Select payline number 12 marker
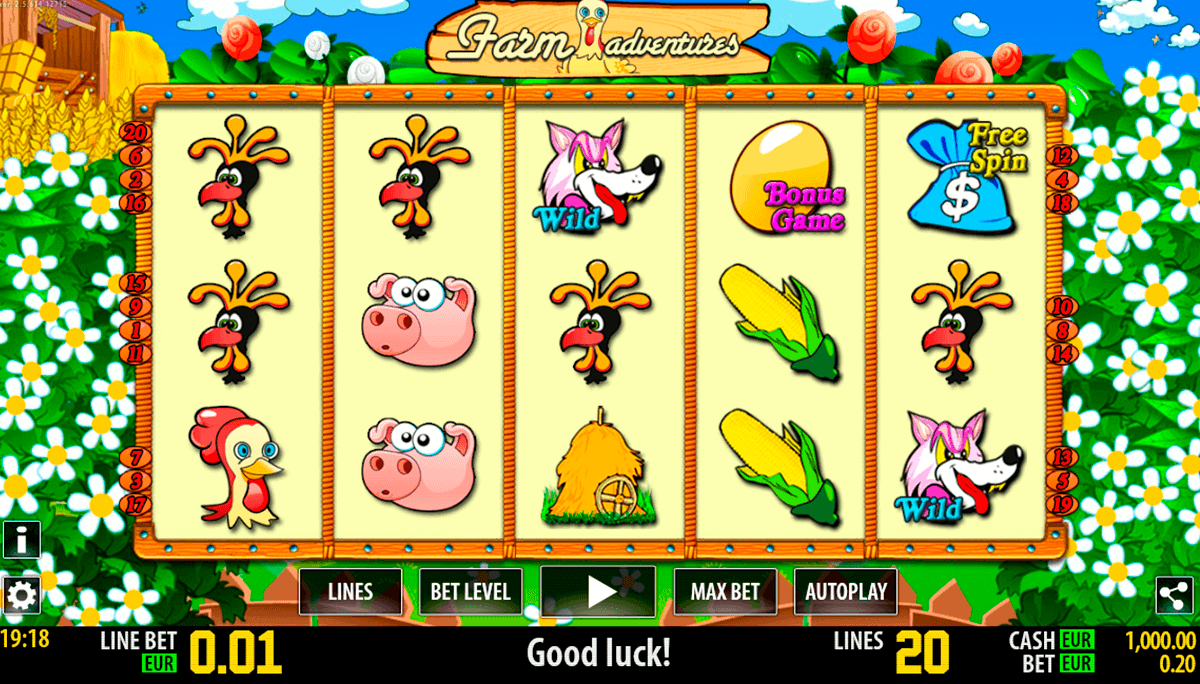Viewport: 1200px width, 684px height. tap(1062, 156)
